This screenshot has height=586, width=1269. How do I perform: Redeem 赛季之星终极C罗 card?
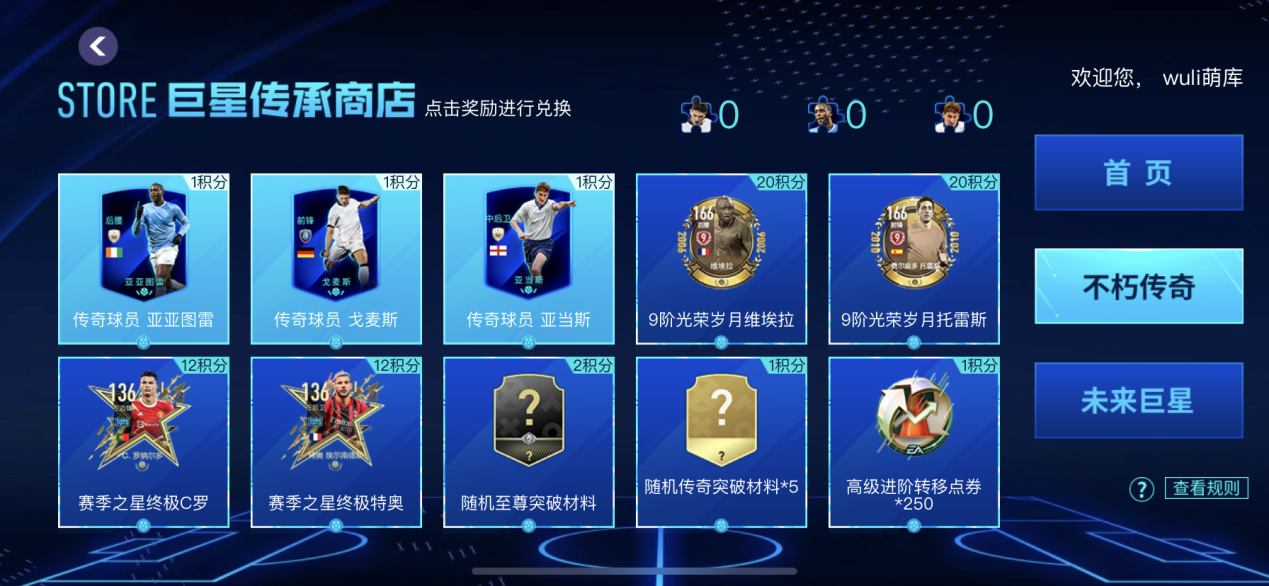pos(143,441)
